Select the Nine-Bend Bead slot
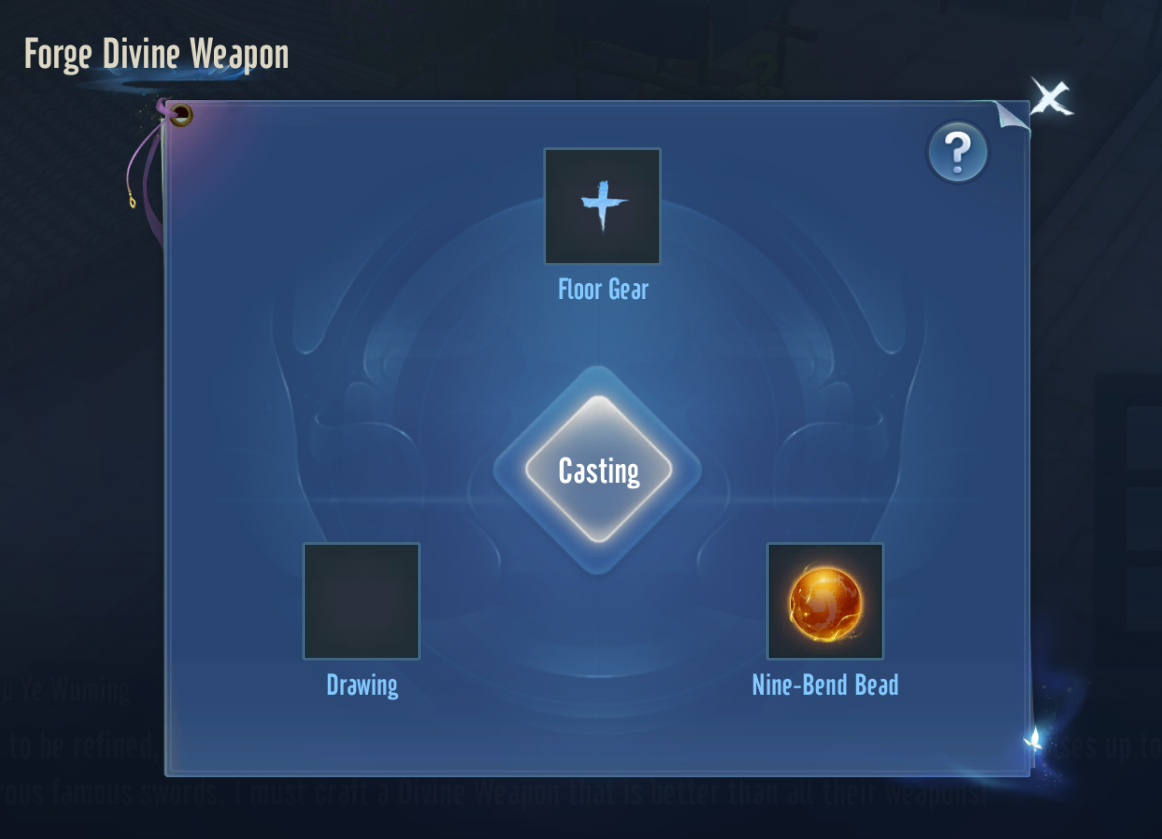 click(x=825, y=601)
